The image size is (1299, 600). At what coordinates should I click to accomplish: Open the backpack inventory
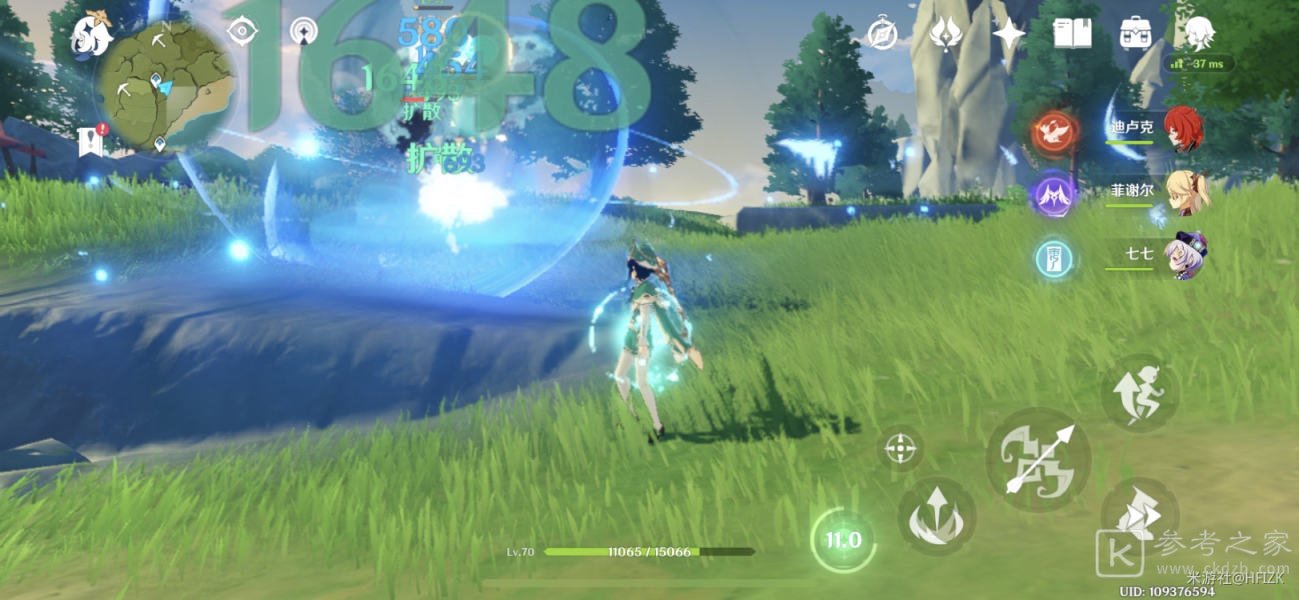1135,33
